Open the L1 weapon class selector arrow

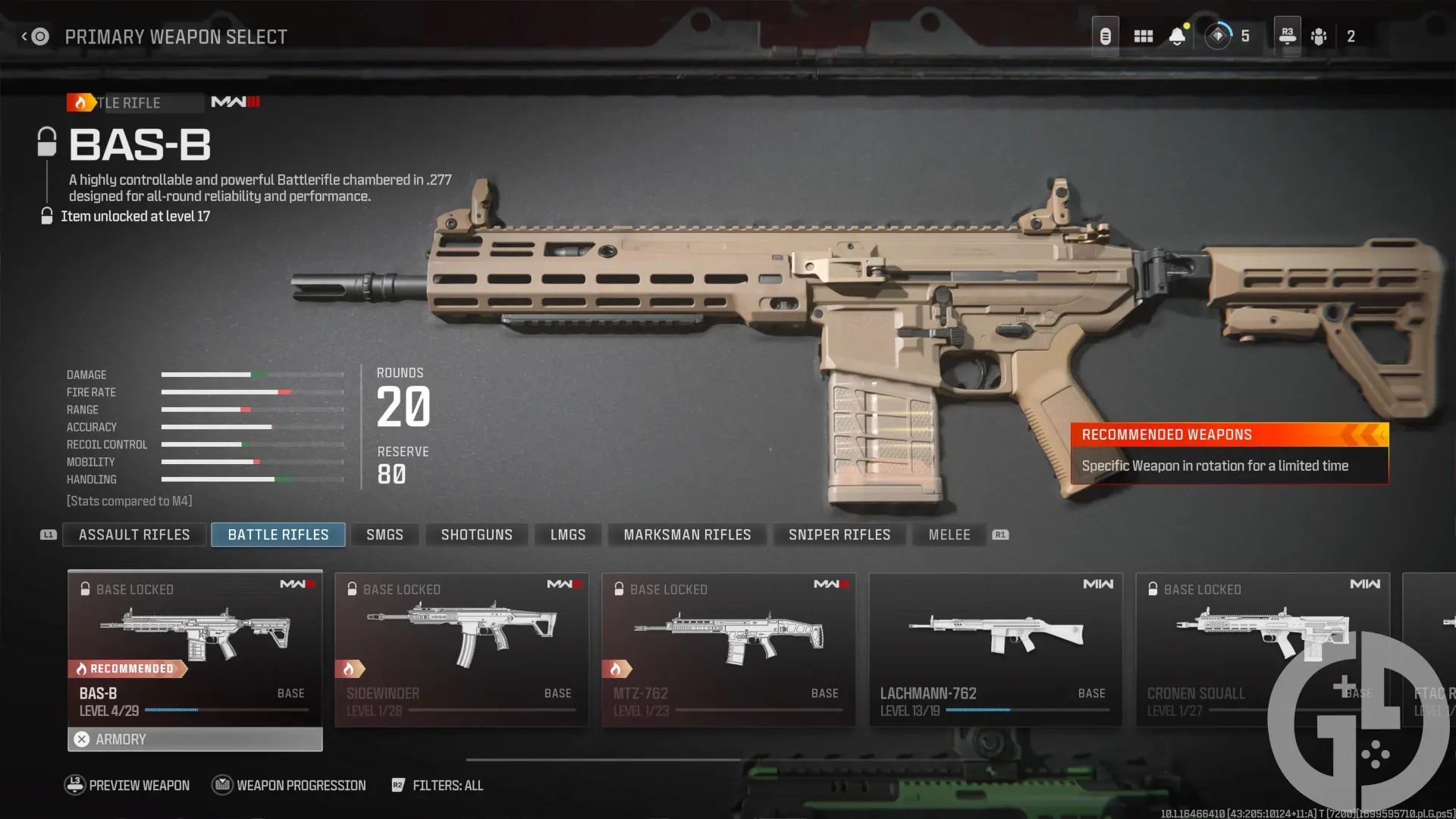tap(47, 534)
